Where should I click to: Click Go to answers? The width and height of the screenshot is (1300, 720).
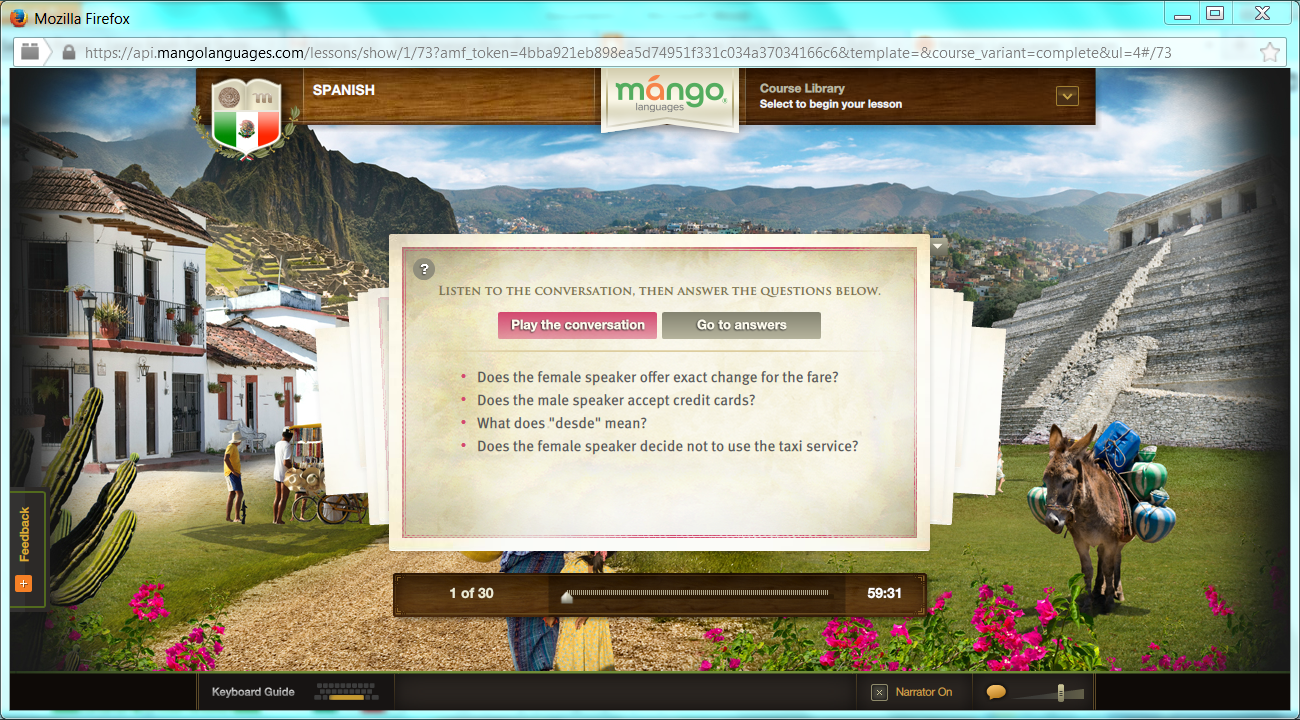point(740,325)
